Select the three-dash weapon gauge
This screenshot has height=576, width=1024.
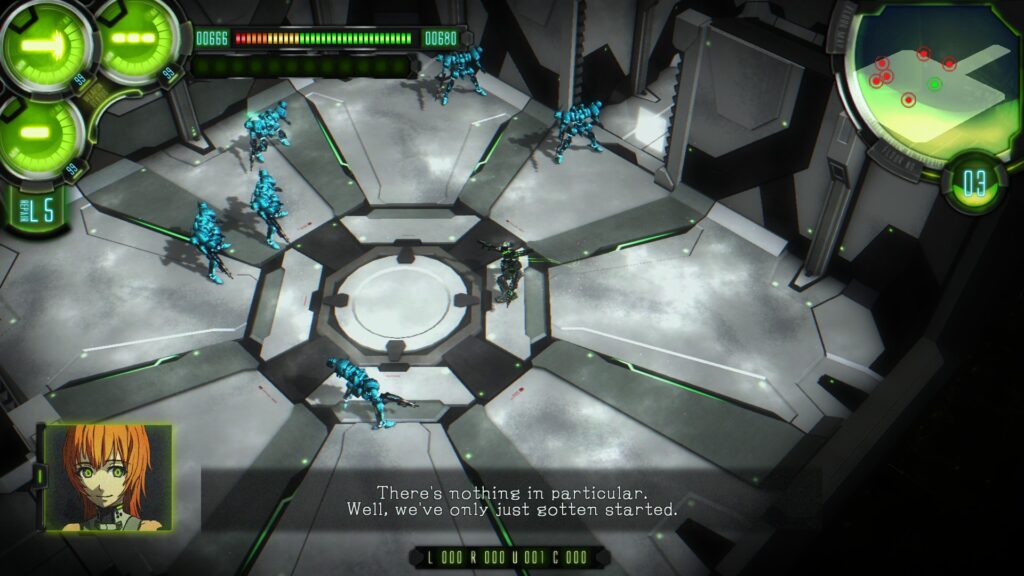(x=137, y=40)
